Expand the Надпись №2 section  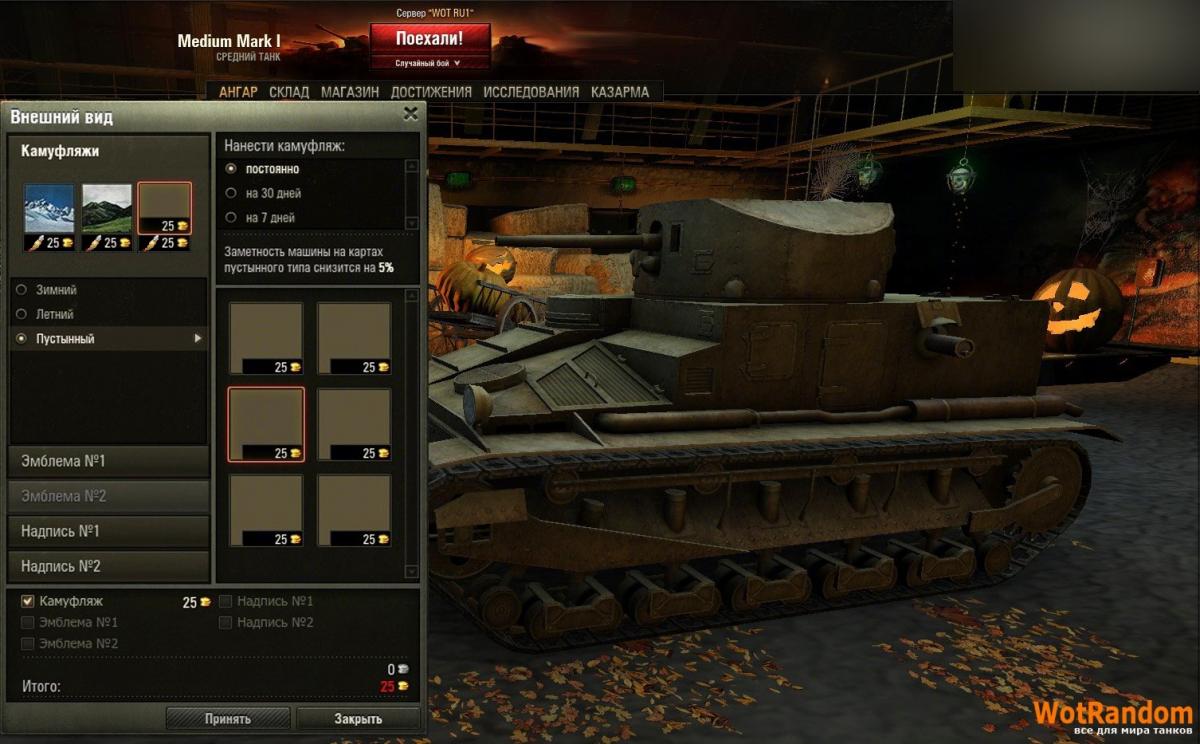click(x=108, y=566)
